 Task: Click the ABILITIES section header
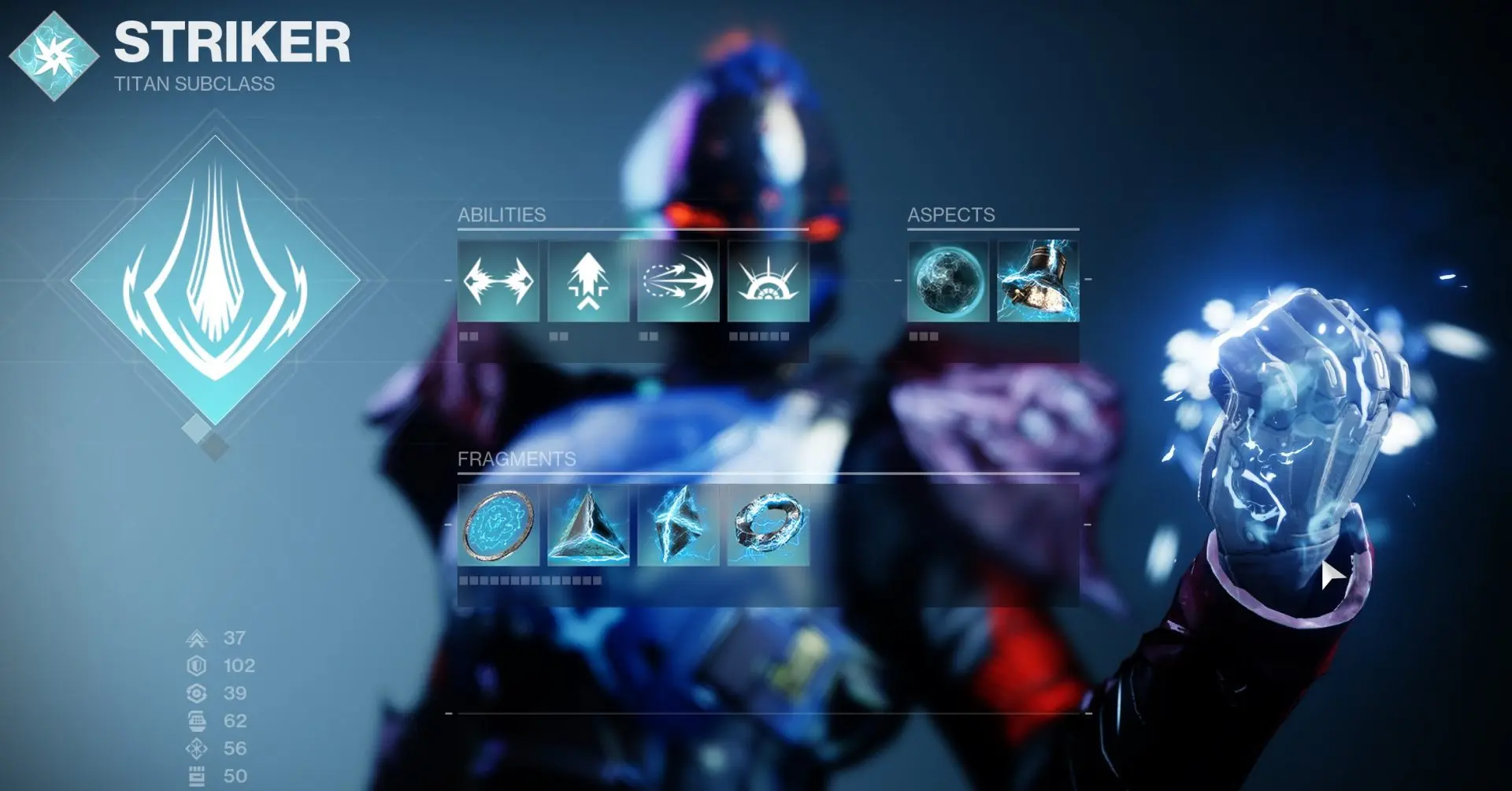(502, 214)
